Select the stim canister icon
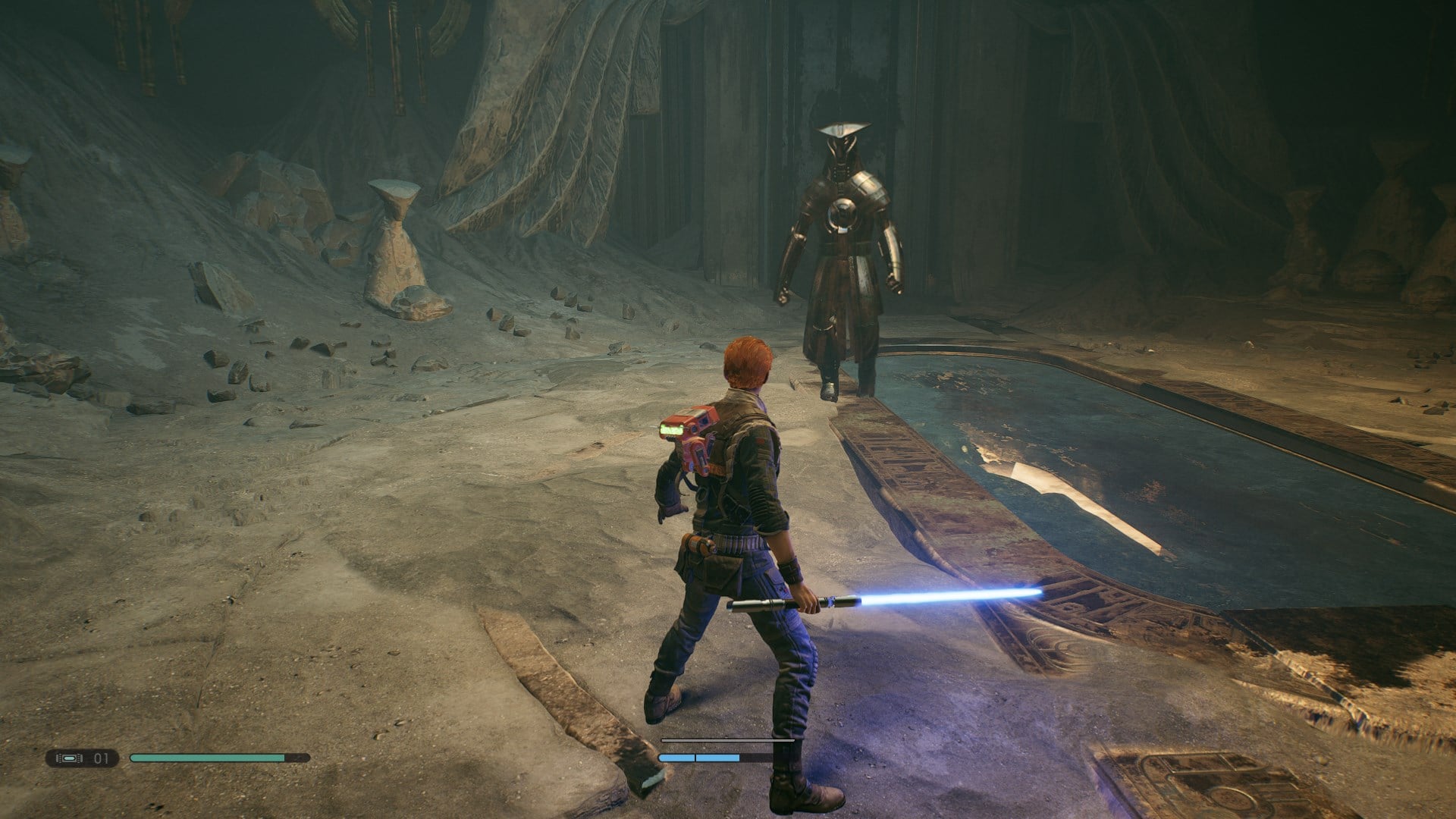 click(x=69, y=758)
